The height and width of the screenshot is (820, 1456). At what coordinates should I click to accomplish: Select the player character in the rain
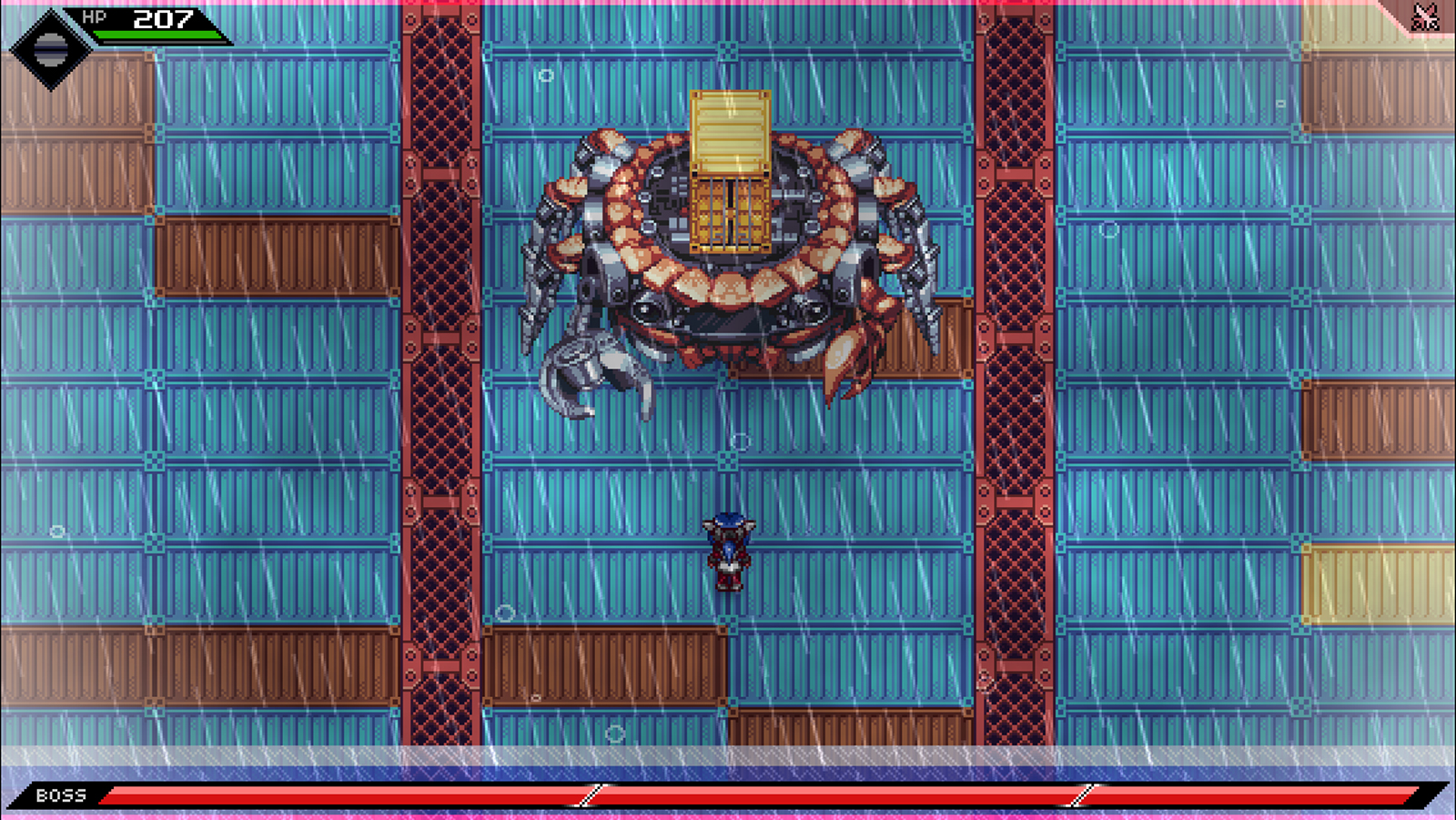728,551
